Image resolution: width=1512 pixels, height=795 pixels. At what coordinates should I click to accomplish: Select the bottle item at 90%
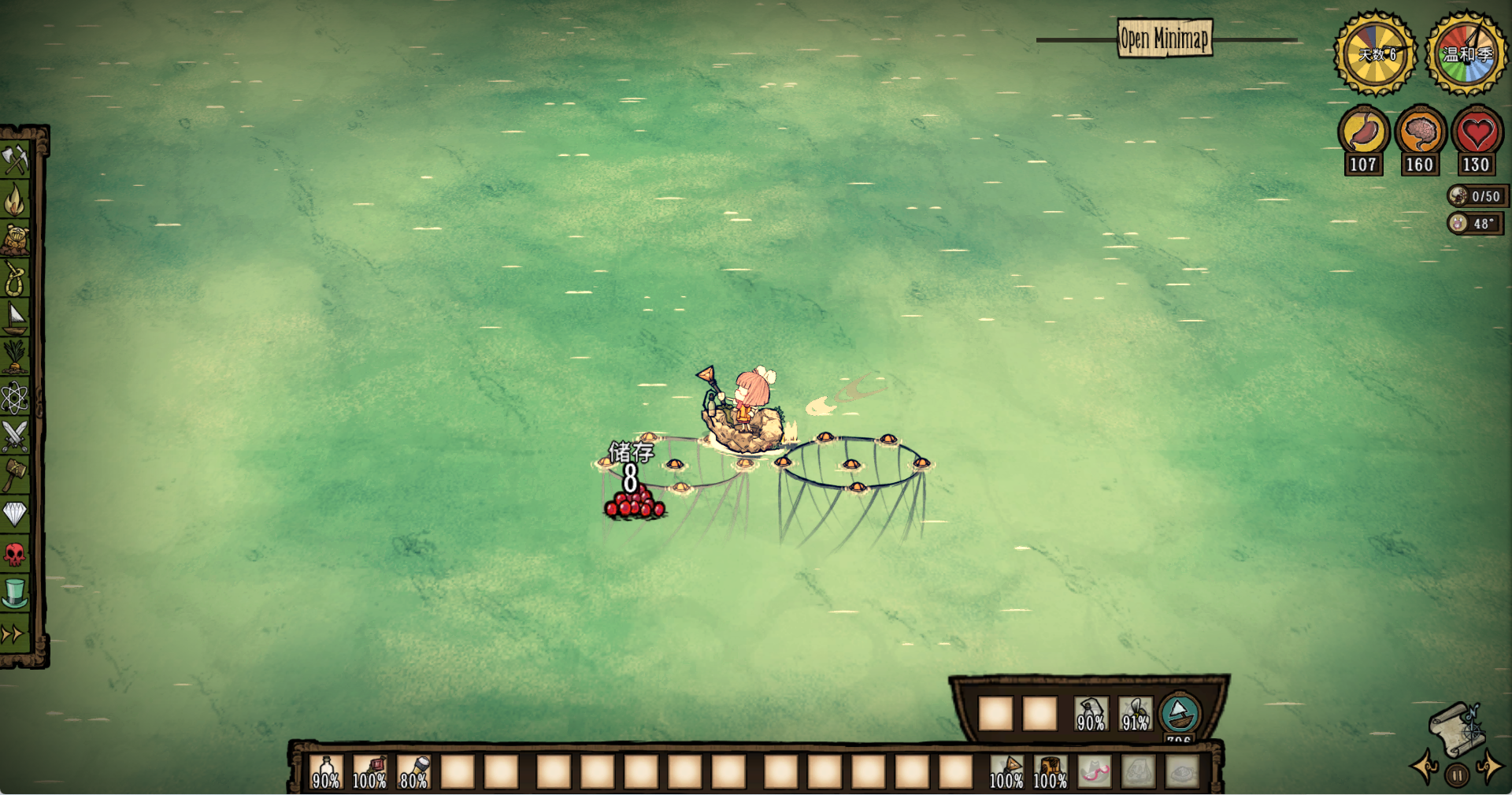click(x=326, y=772)
